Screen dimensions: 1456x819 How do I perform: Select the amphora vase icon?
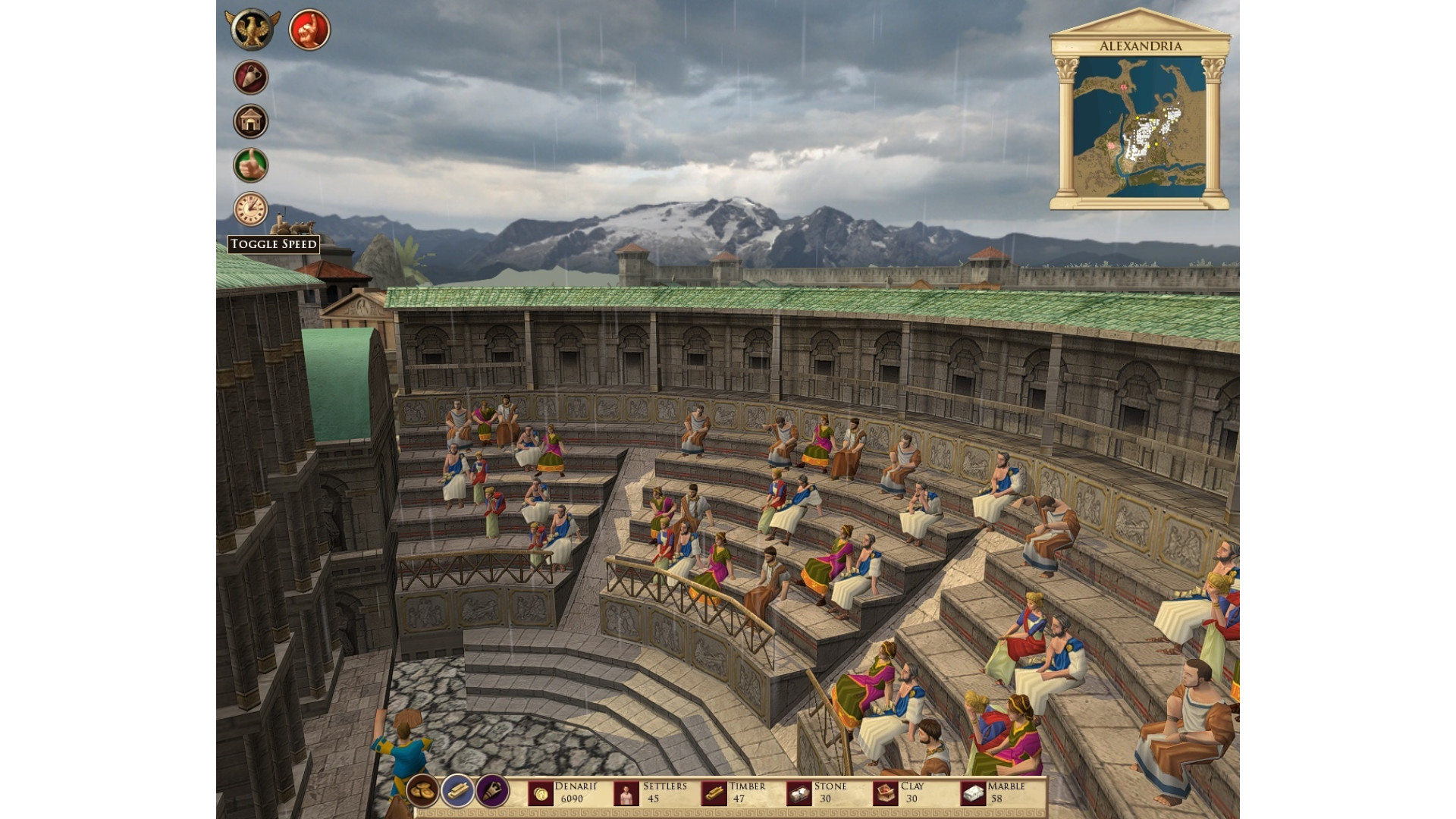click(x=250, y=77)
